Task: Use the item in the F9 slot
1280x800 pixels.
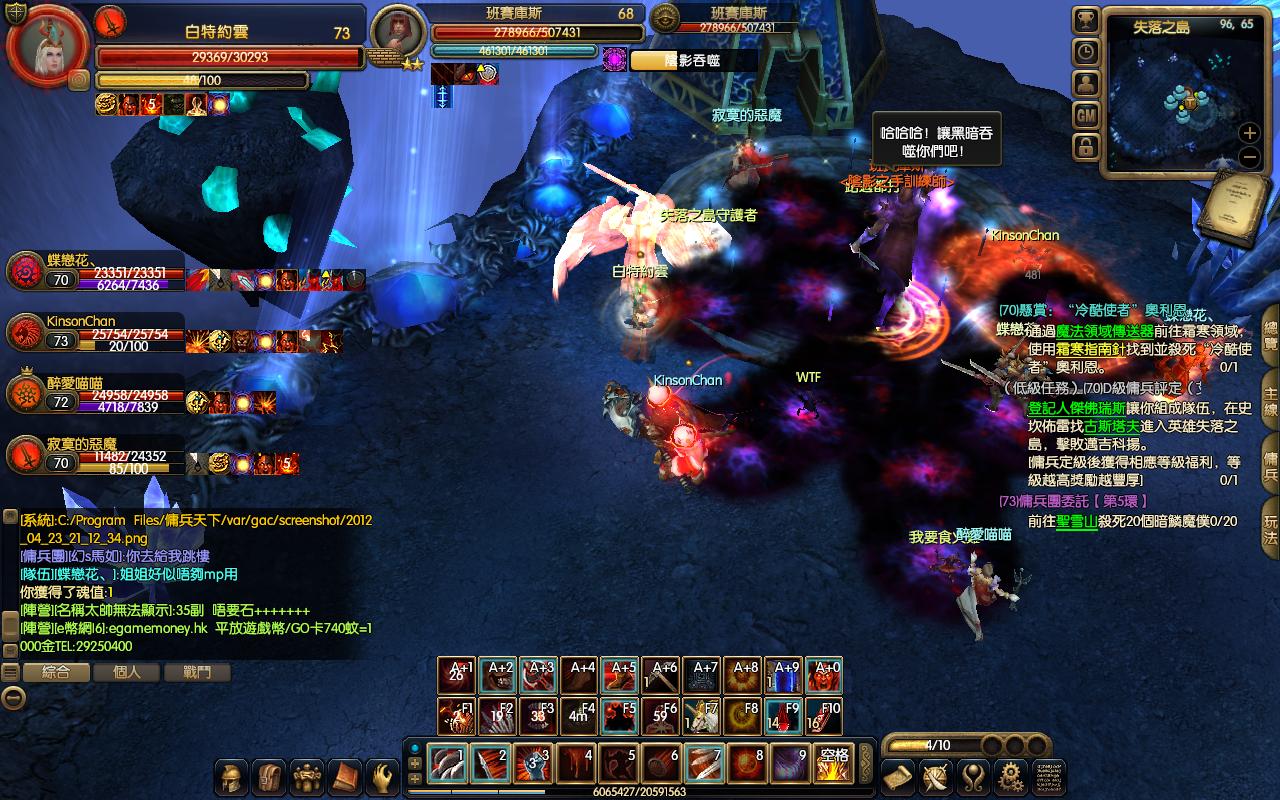Action: pyautogui.click(x=785, y=717)
